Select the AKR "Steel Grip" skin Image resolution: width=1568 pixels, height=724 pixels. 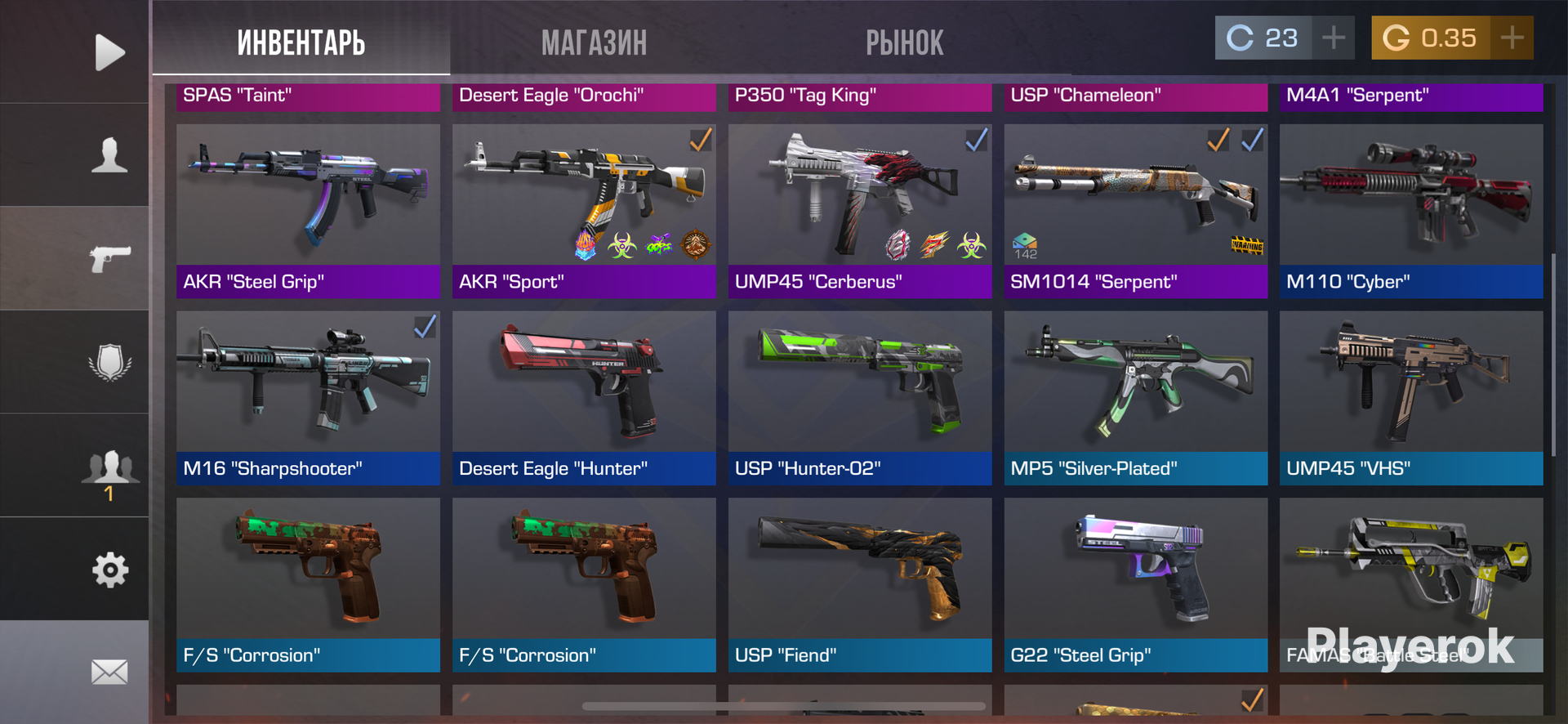pos(308,210)
